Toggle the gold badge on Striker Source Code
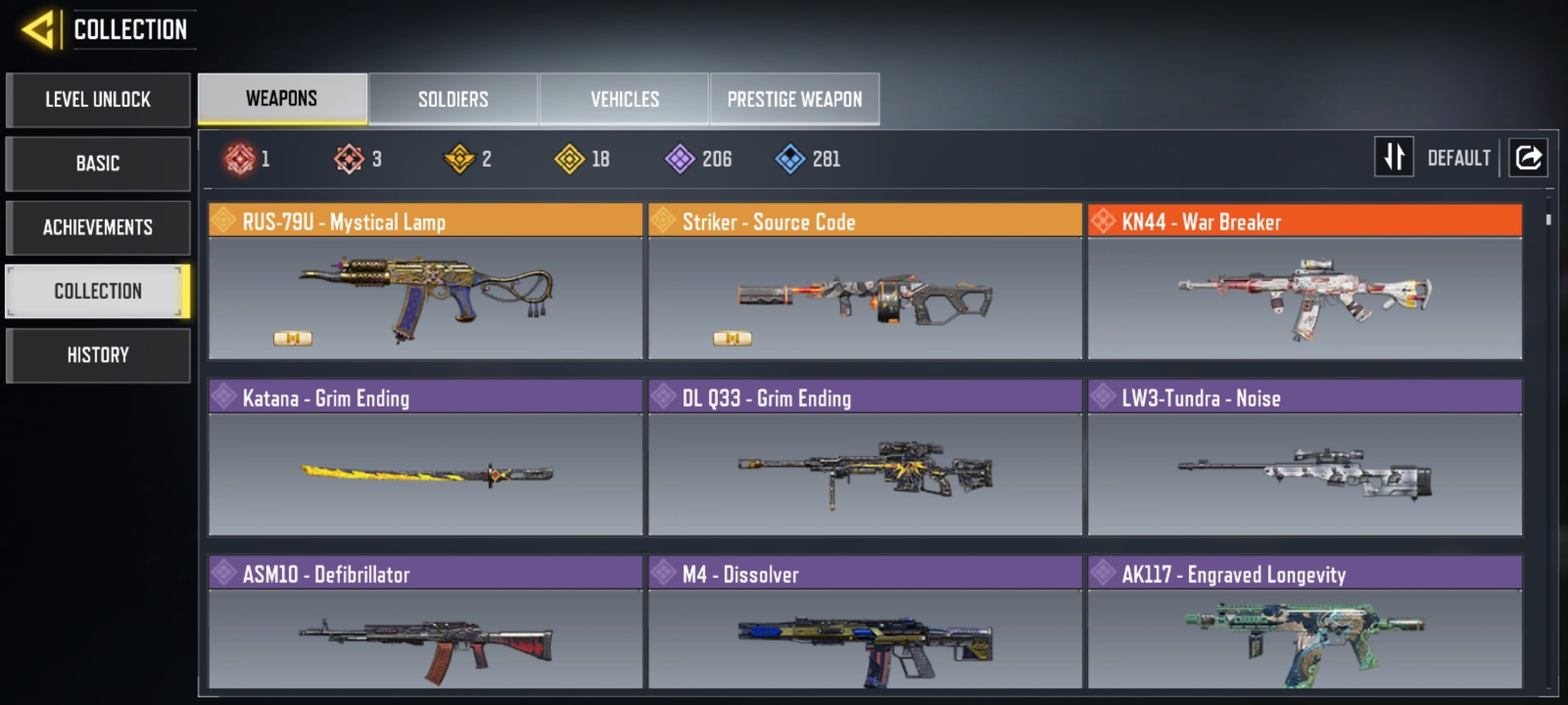The image size is (1568, 705). (x=733, y=338)
